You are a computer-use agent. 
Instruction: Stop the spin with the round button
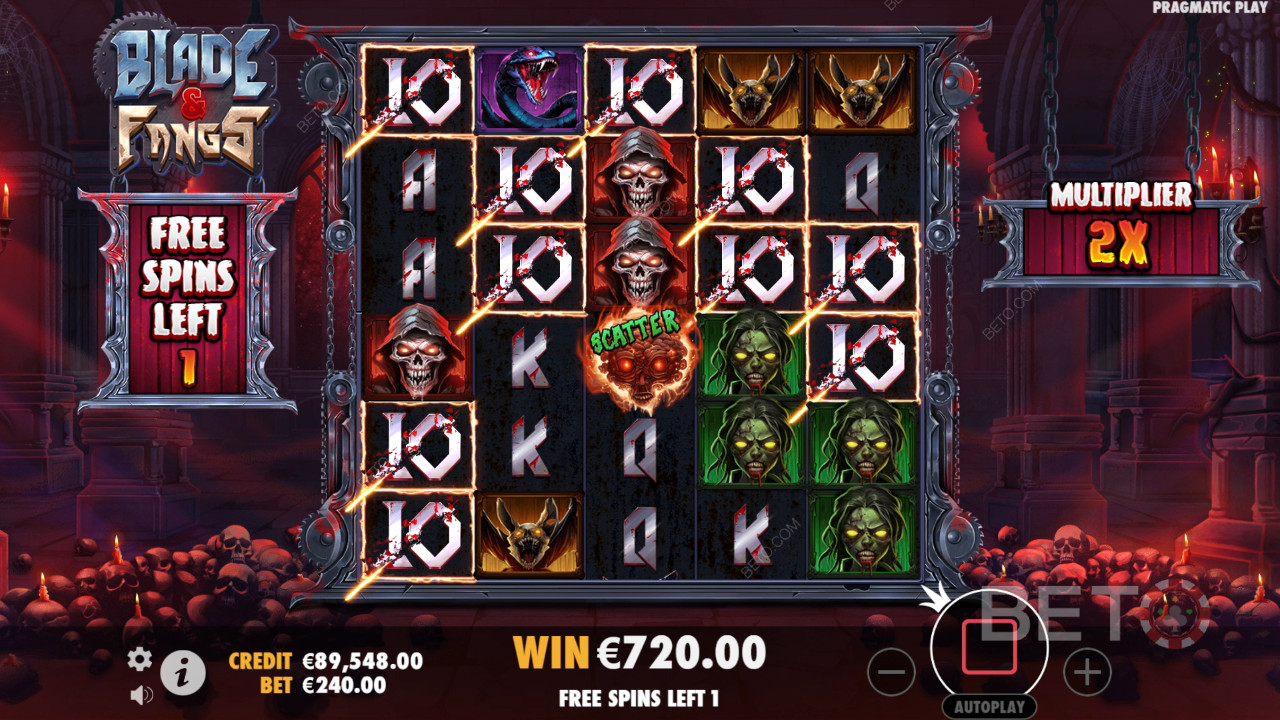pos(989,646)
